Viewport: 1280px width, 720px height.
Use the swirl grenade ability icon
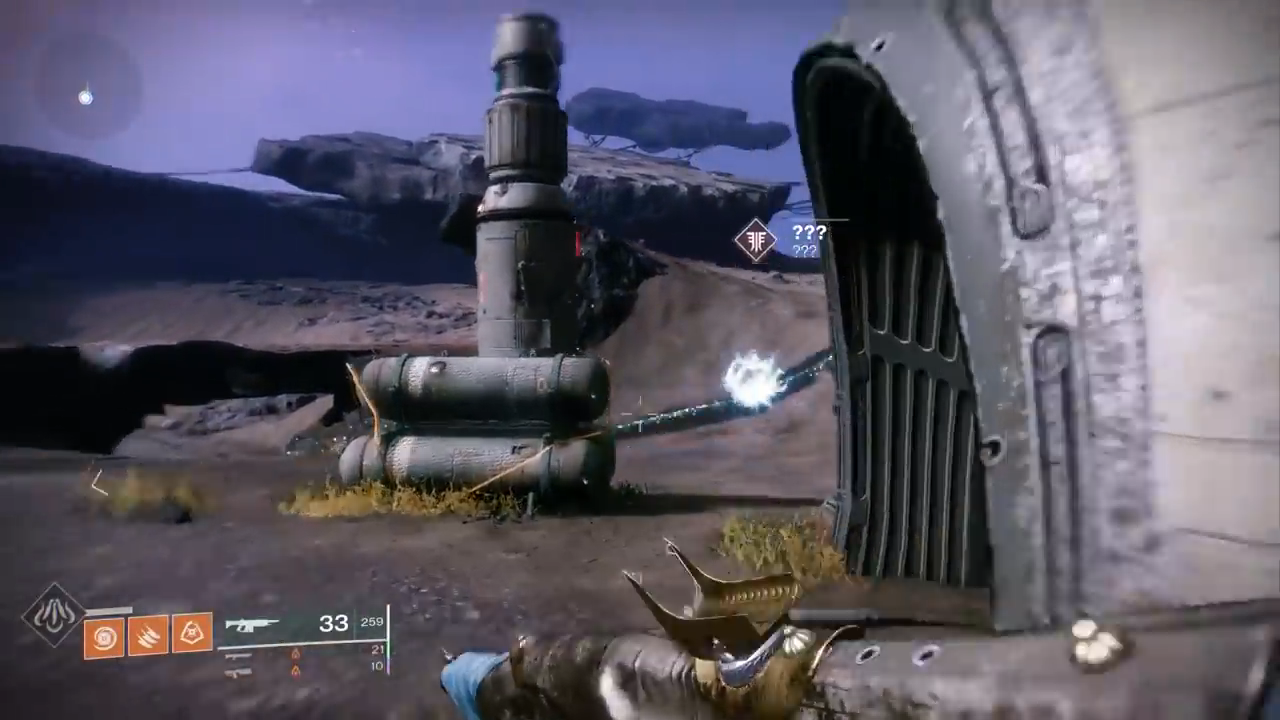pyautogui.click(x=103, y=634)
